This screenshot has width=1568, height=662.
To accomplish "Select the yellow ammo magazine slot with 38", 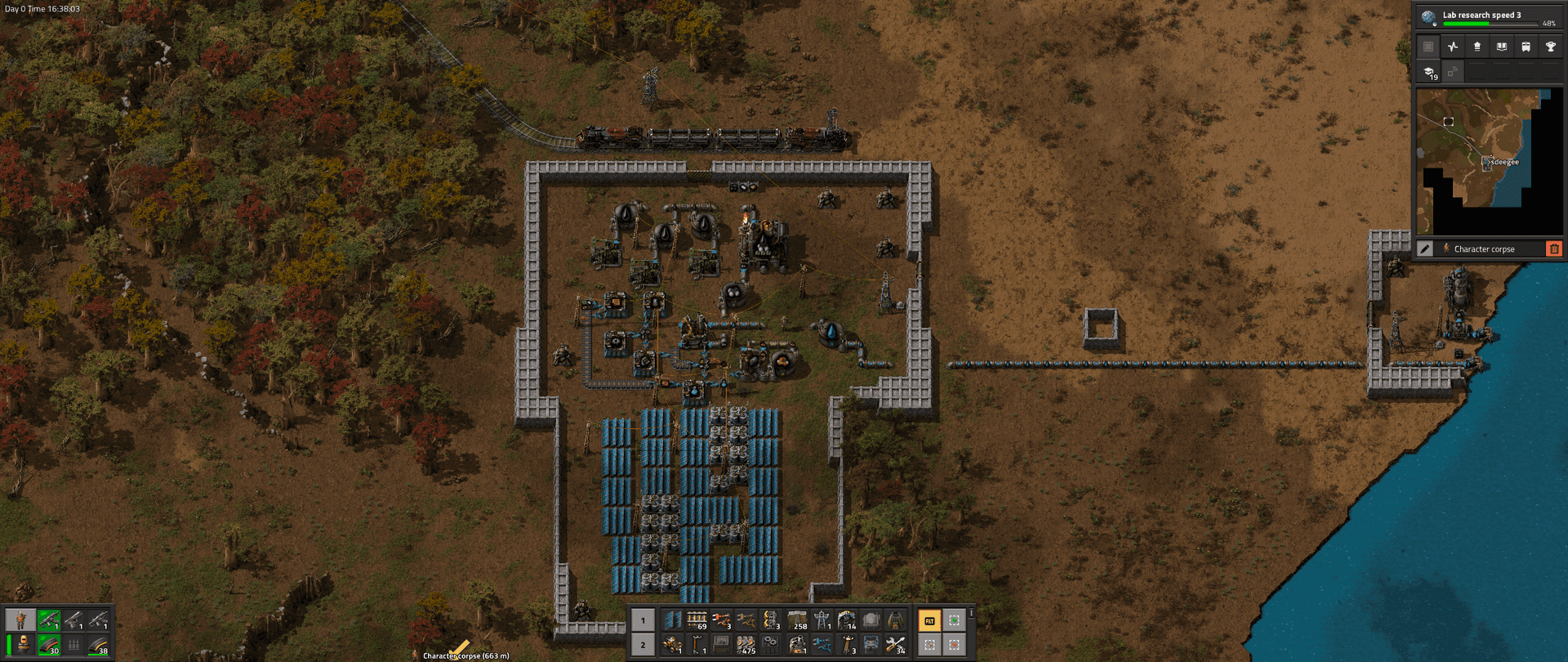I will coord(99,646).
